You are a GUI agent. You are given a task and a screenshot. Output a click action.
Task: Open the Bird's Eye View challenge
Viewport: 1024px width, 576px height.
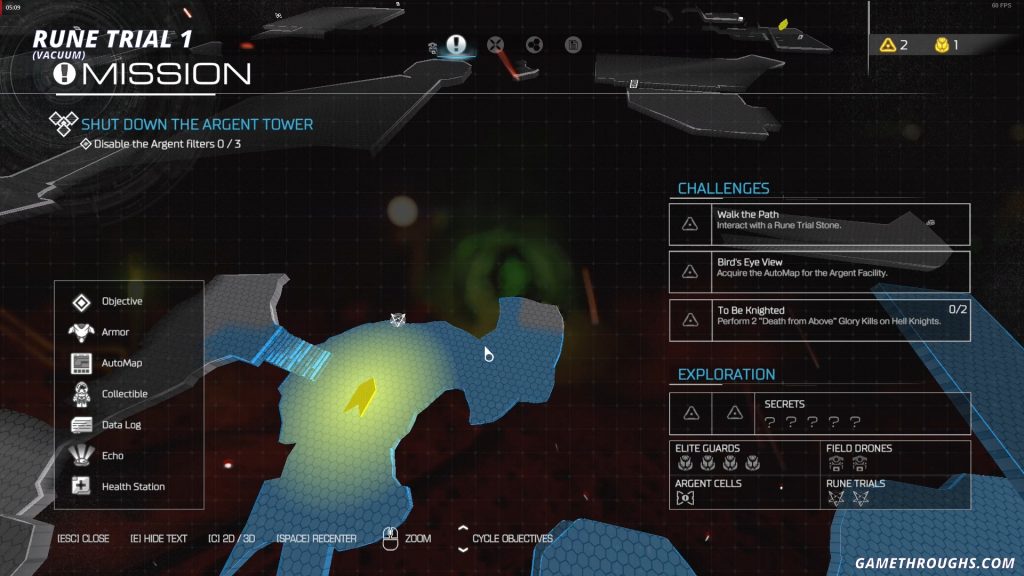coord(819,271)
